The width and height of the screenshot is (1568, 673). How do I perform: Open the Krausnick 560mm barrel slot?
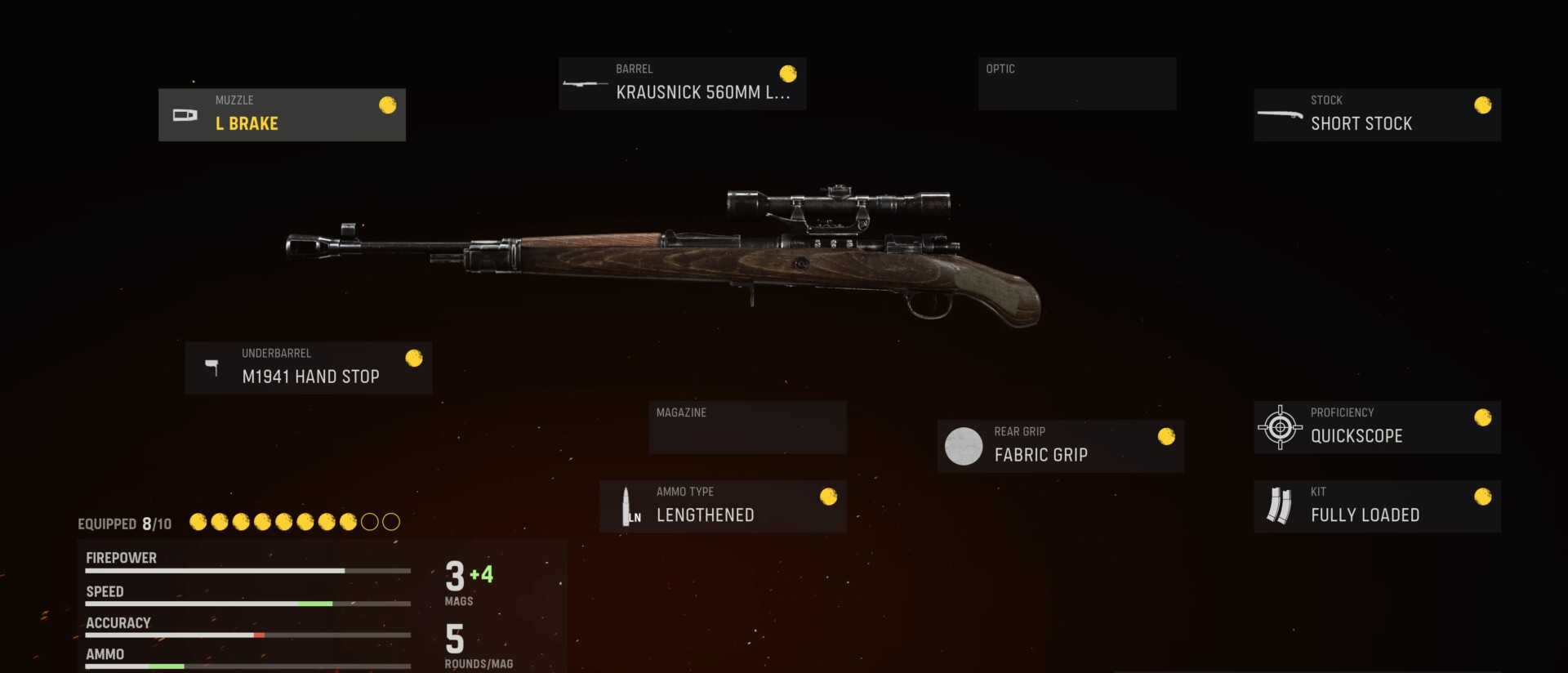(682, 83)
